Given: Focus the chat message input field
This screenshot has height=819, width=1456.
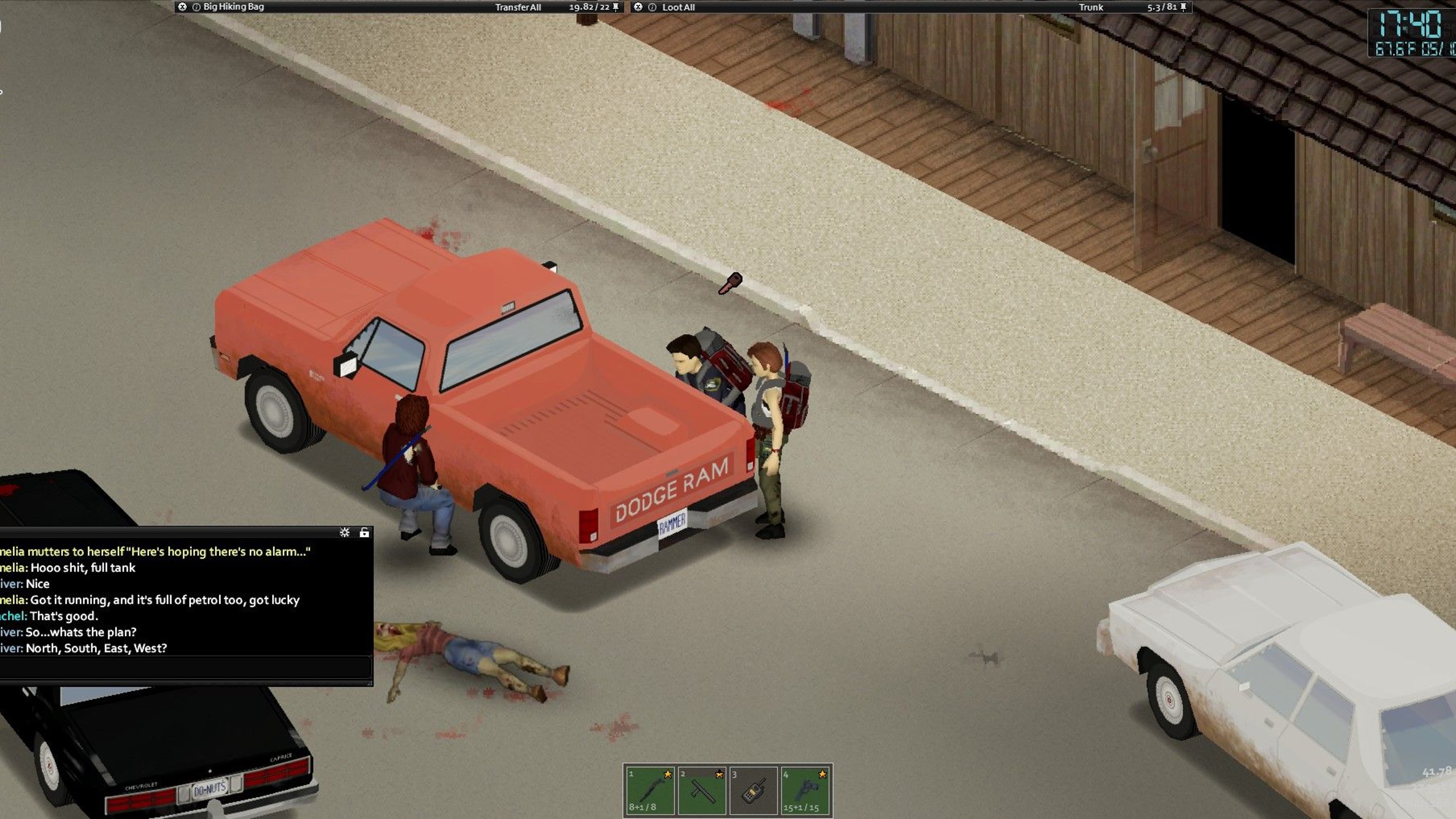Looking at the screenshot, I should [185, 667].
